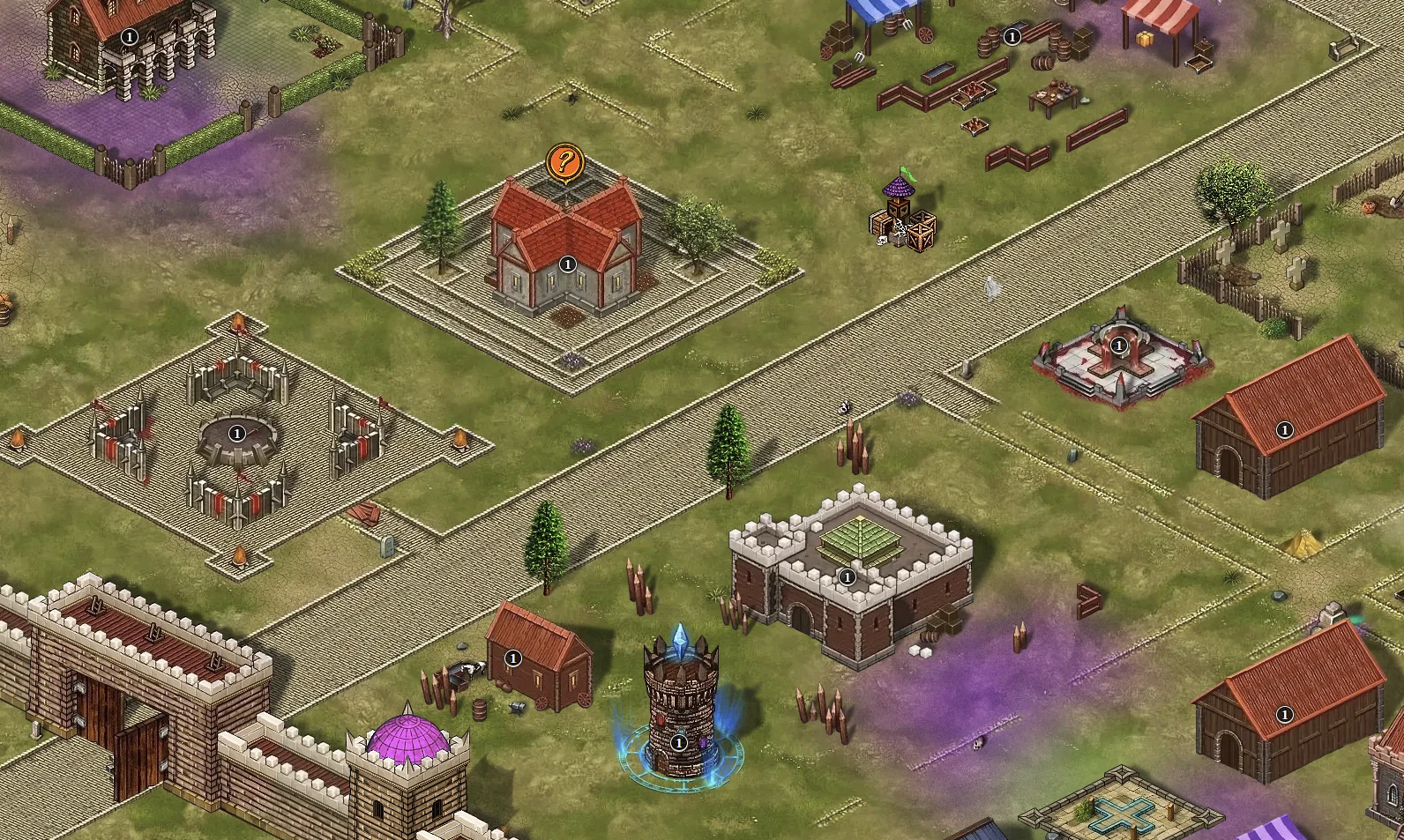This screenshot has height=840, width=1404.
Task: Select the mage tower's level badge
Action: 678,743
